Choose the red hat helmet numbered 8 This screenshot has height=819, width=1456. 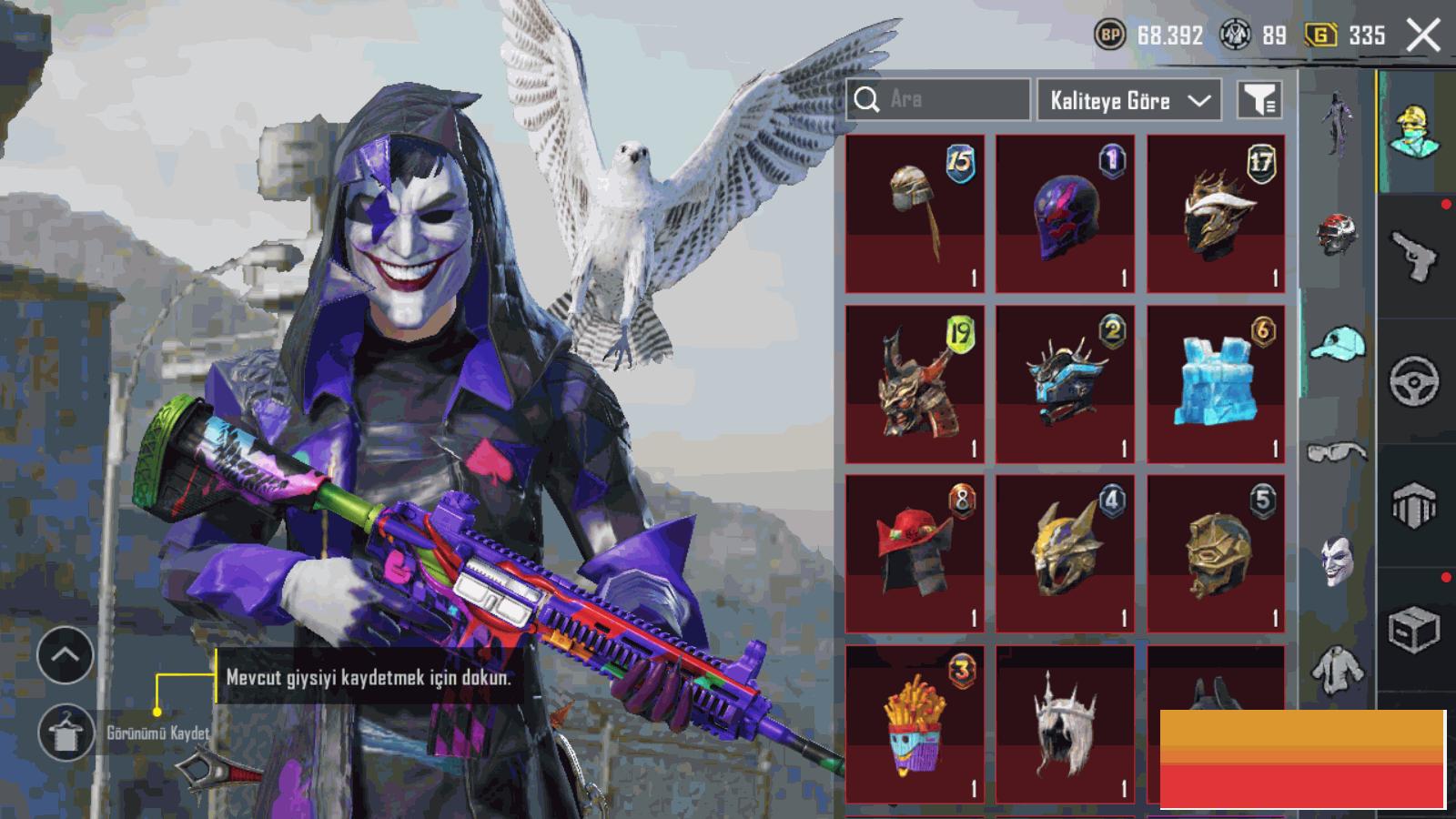tap(915, 553)
